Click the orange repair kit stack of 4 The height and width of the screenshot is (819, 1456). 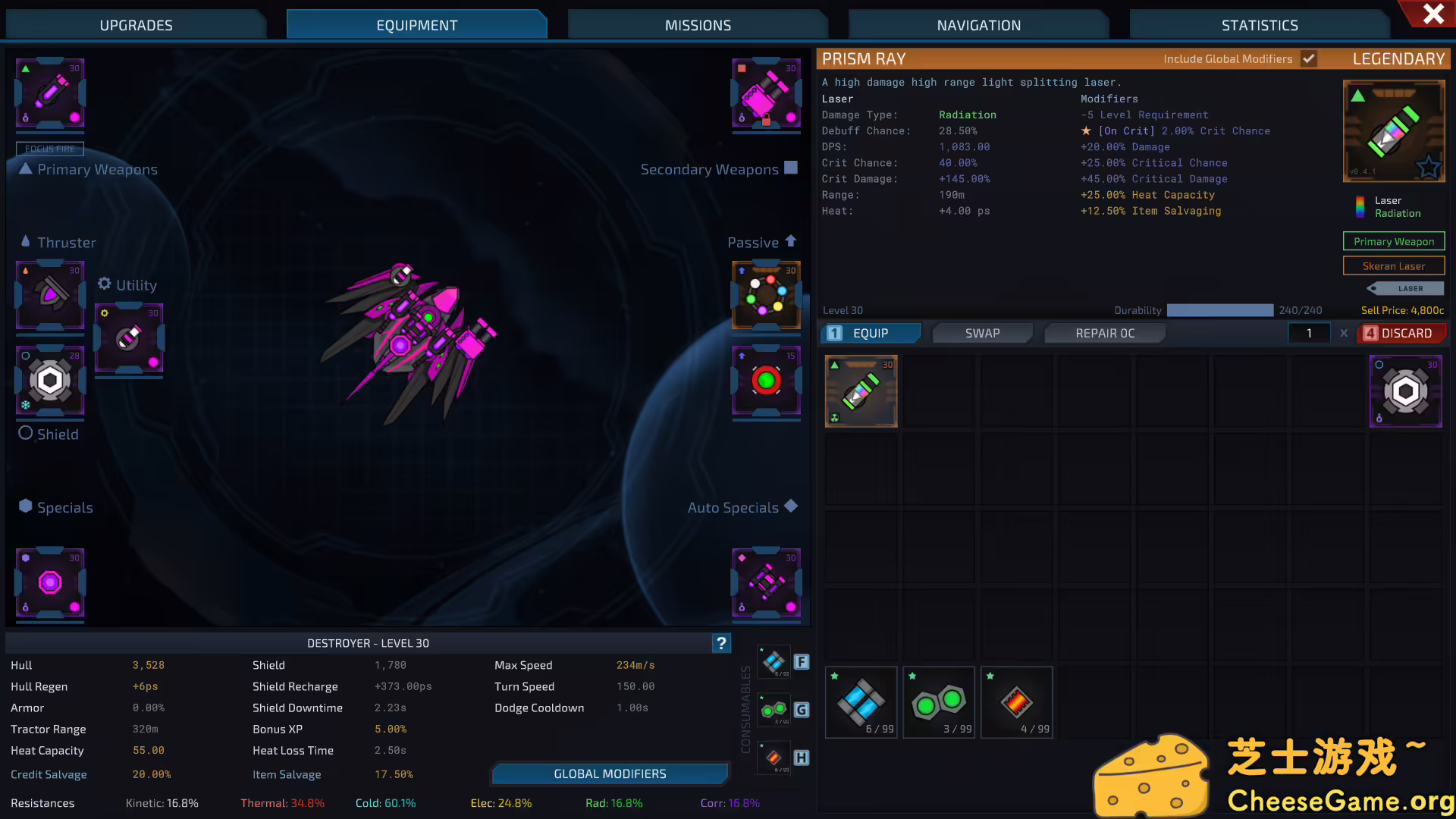tap(1016, 701)
